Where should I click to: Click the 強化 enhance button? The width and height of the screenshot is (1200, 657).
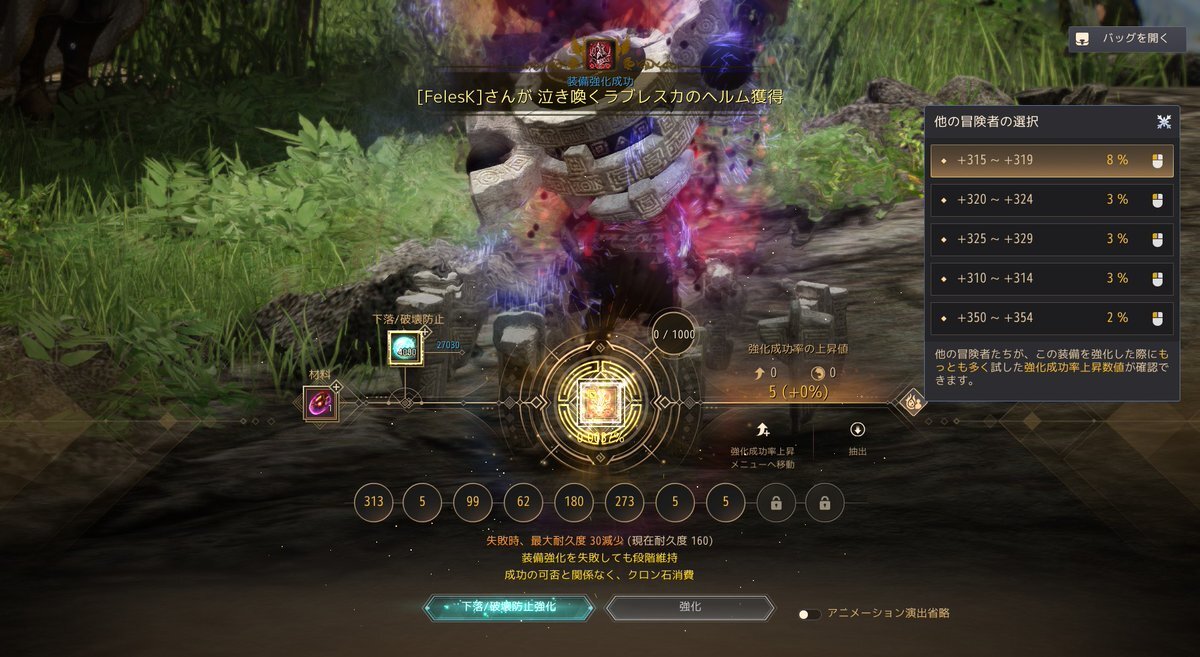point(690,607)
